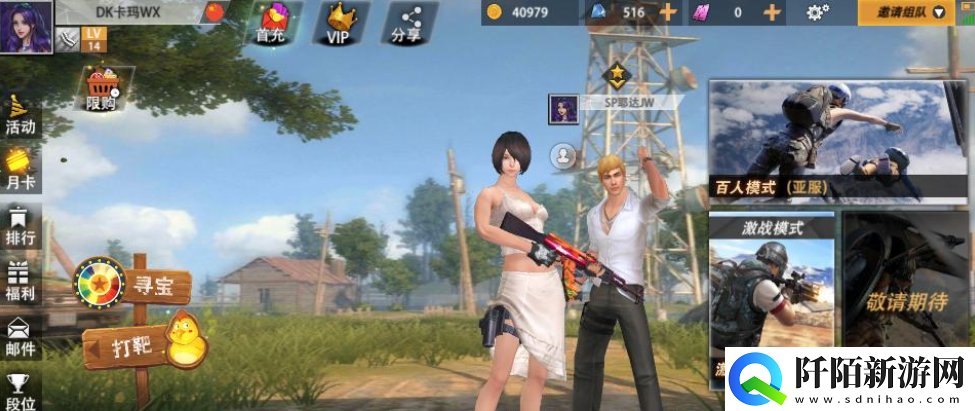Open the 限购 limited purchase shop
The image size is (975, 411).
click(x=101, y=89)
